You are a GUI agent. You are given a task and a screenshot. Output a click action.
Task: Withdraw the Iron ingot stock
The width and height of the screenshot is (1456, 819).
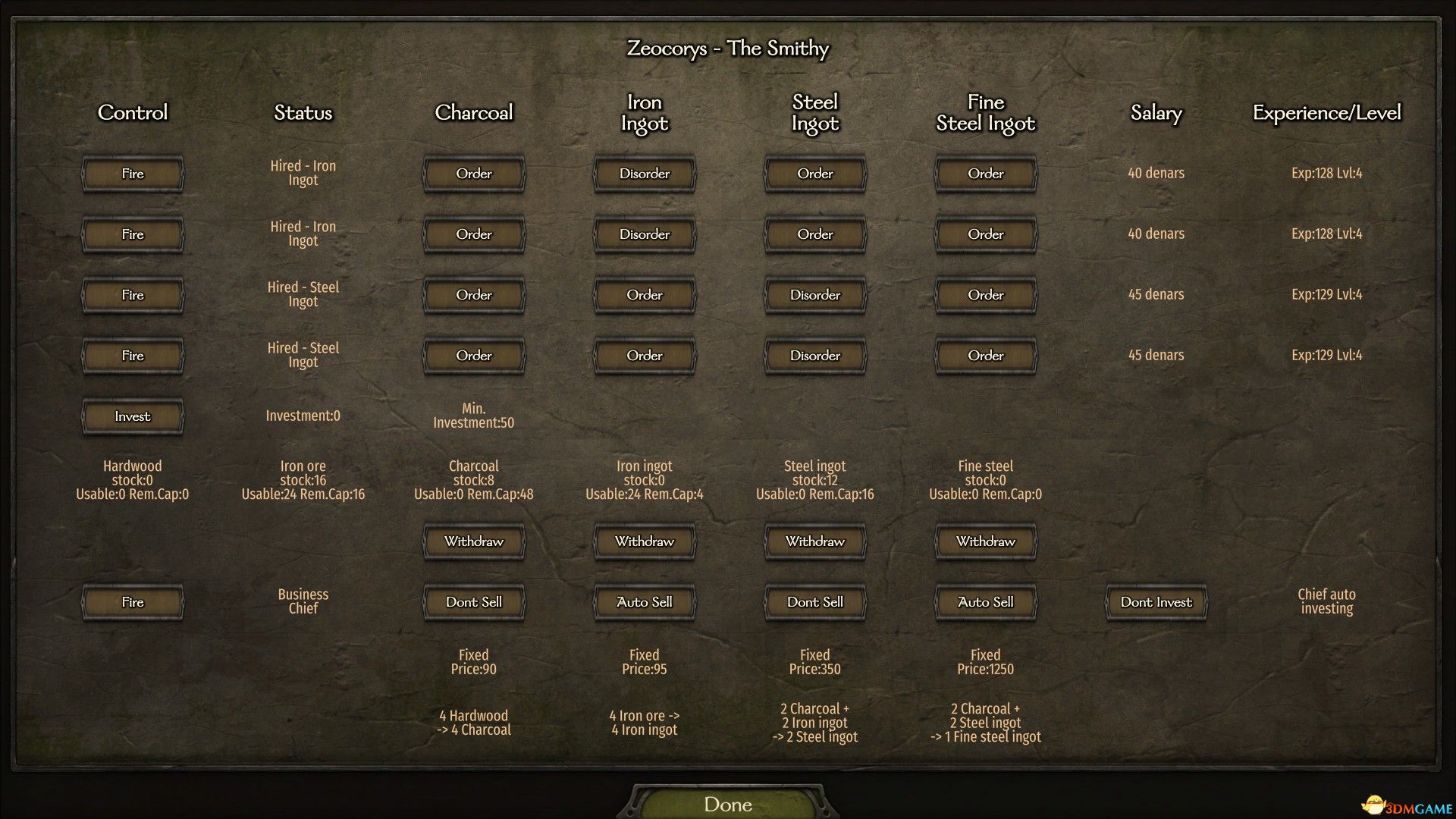(x=645, y=541)
